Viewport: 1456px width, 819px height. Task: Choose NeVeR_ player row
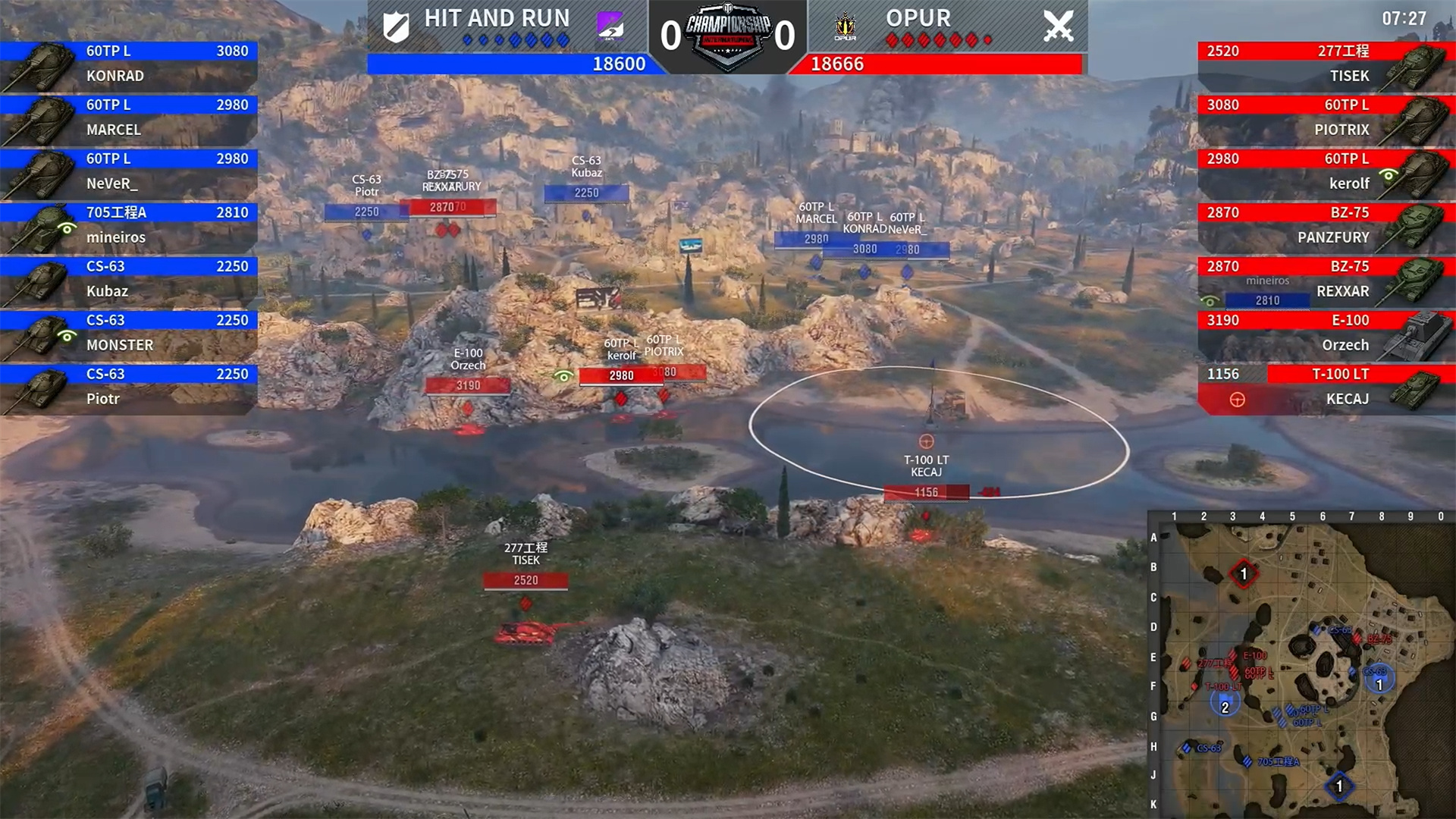point(129,171)
